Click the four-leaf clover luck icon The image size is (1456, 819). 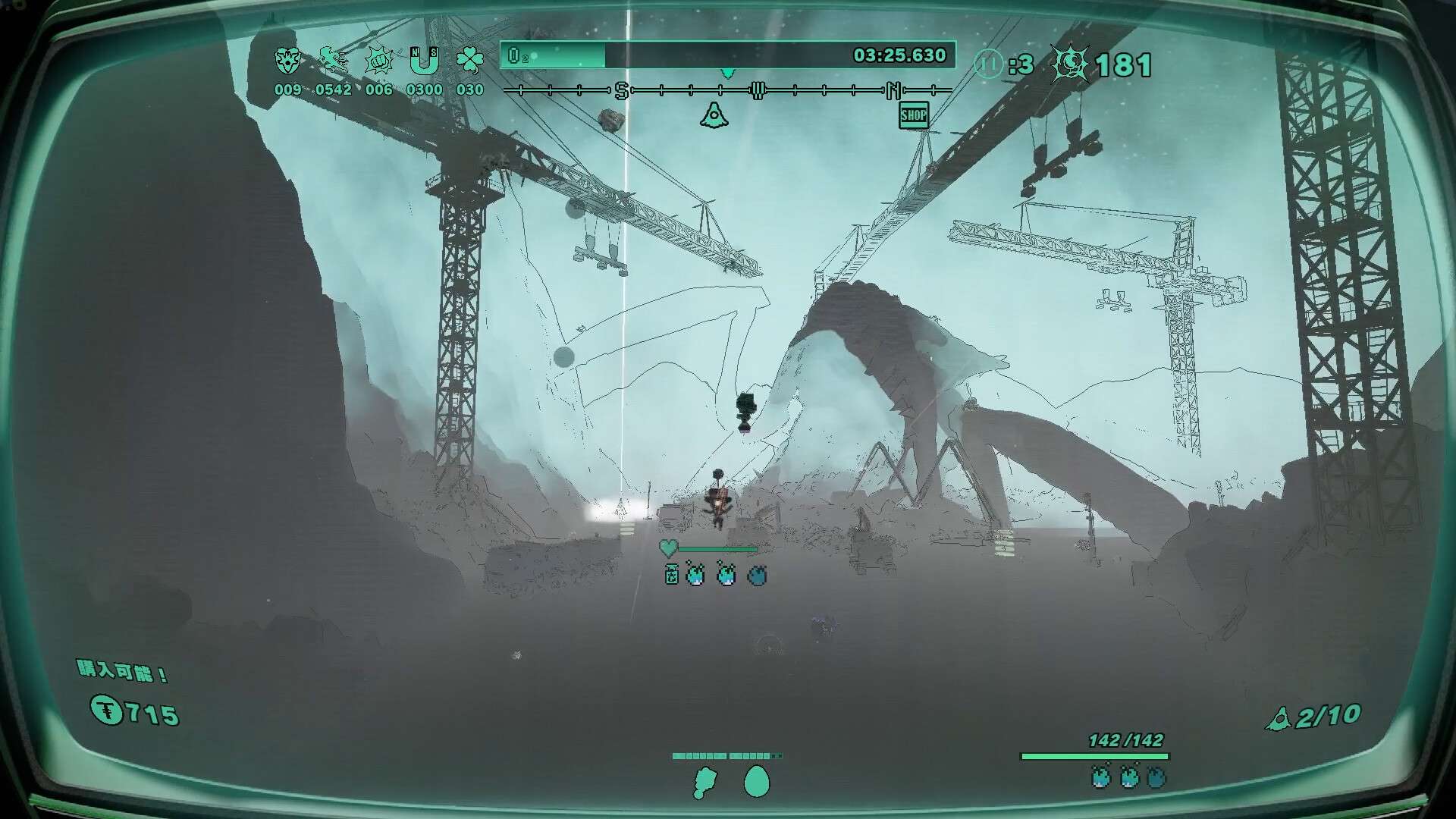(x=469, y=61)
